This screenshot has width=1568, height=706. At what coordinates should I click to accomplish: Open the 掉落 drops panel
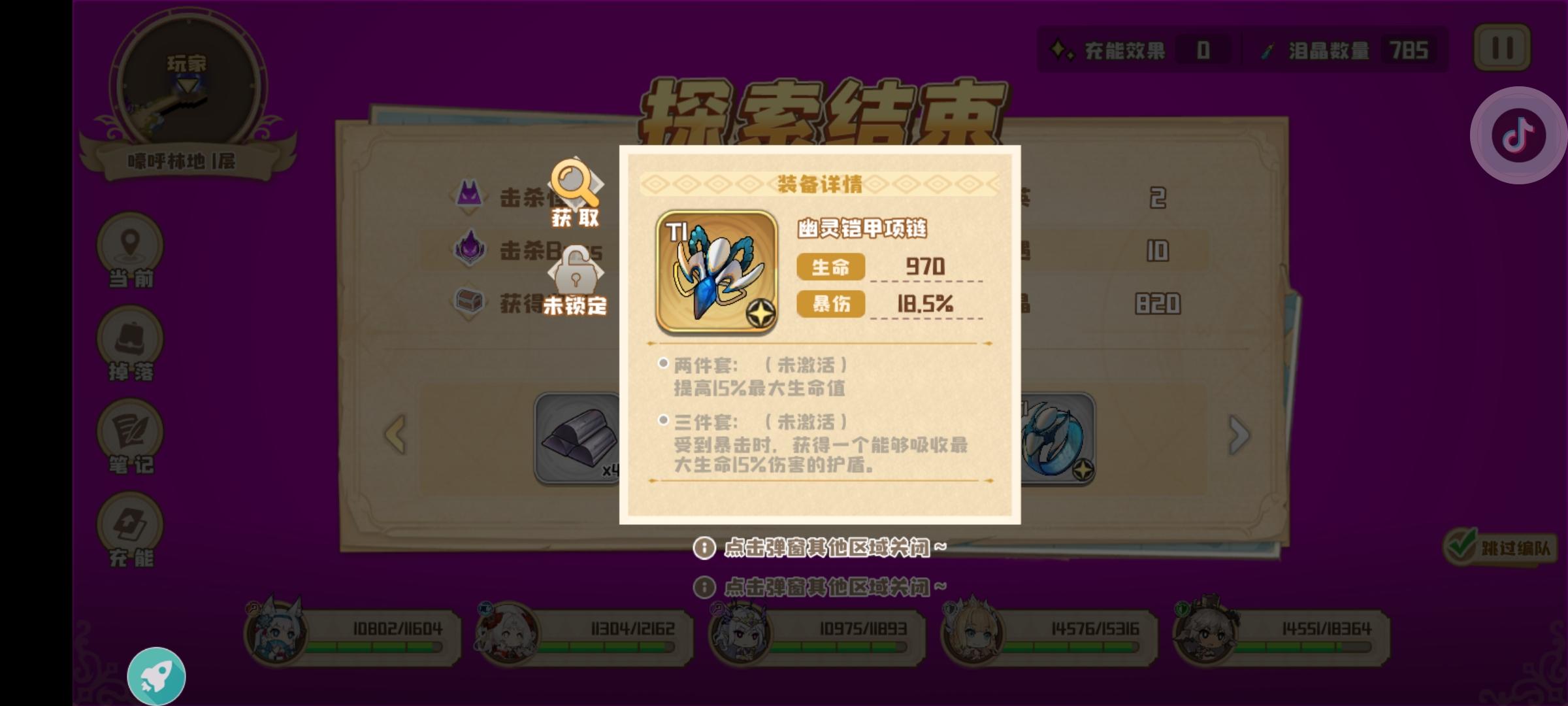[131, 343]
